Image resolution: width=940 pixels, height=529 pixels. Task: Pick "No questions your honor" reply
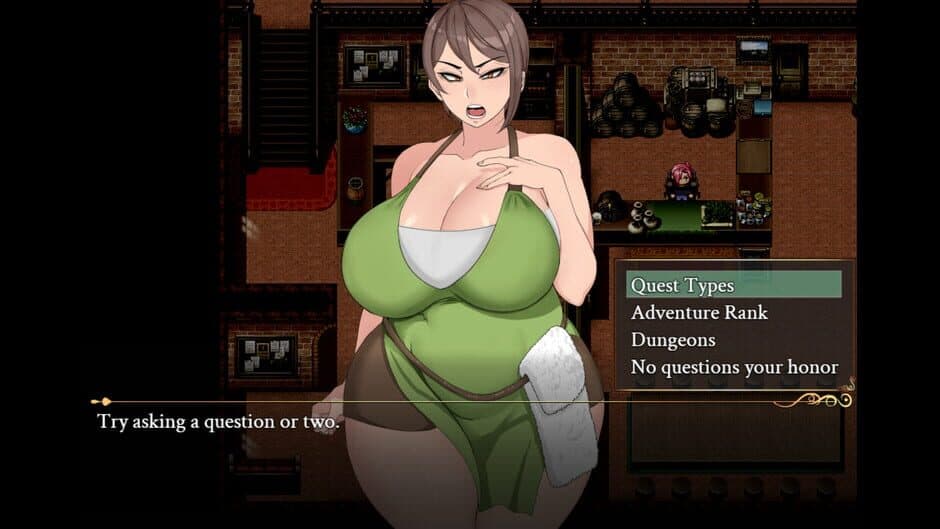(734, 367)
